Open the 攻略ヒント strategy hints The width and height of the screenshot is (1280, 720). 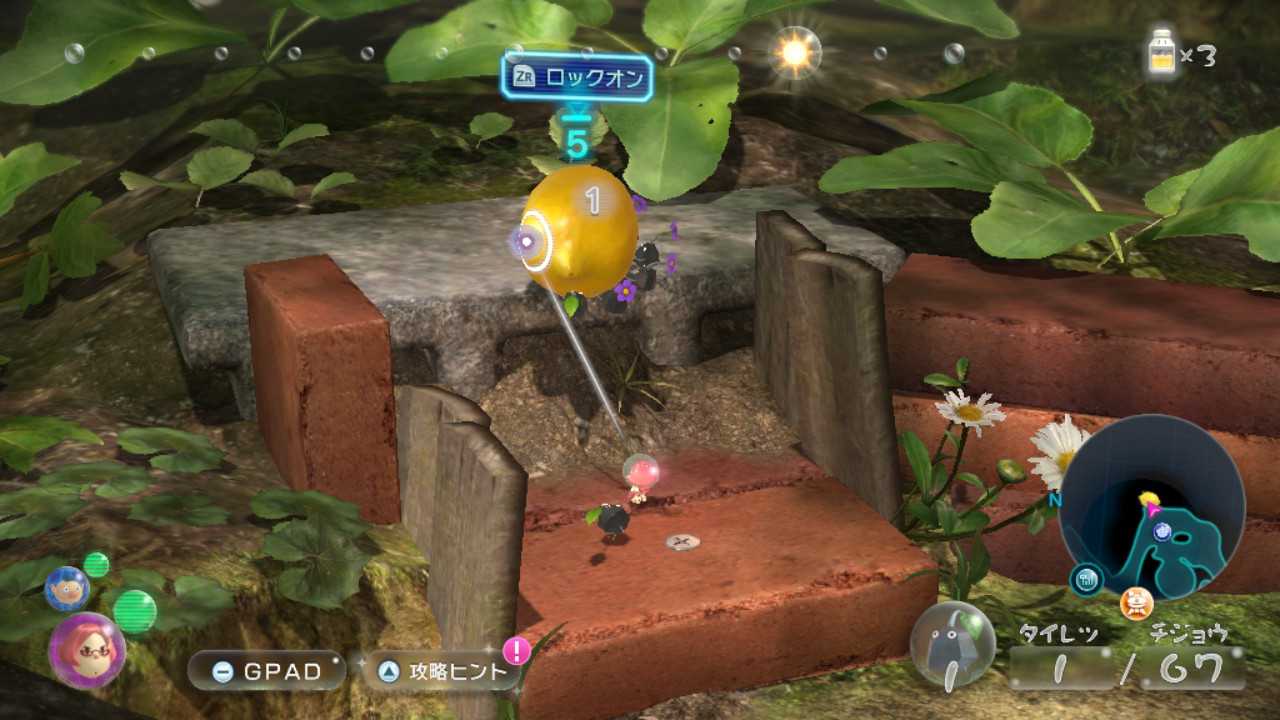[x=440, y=671]
